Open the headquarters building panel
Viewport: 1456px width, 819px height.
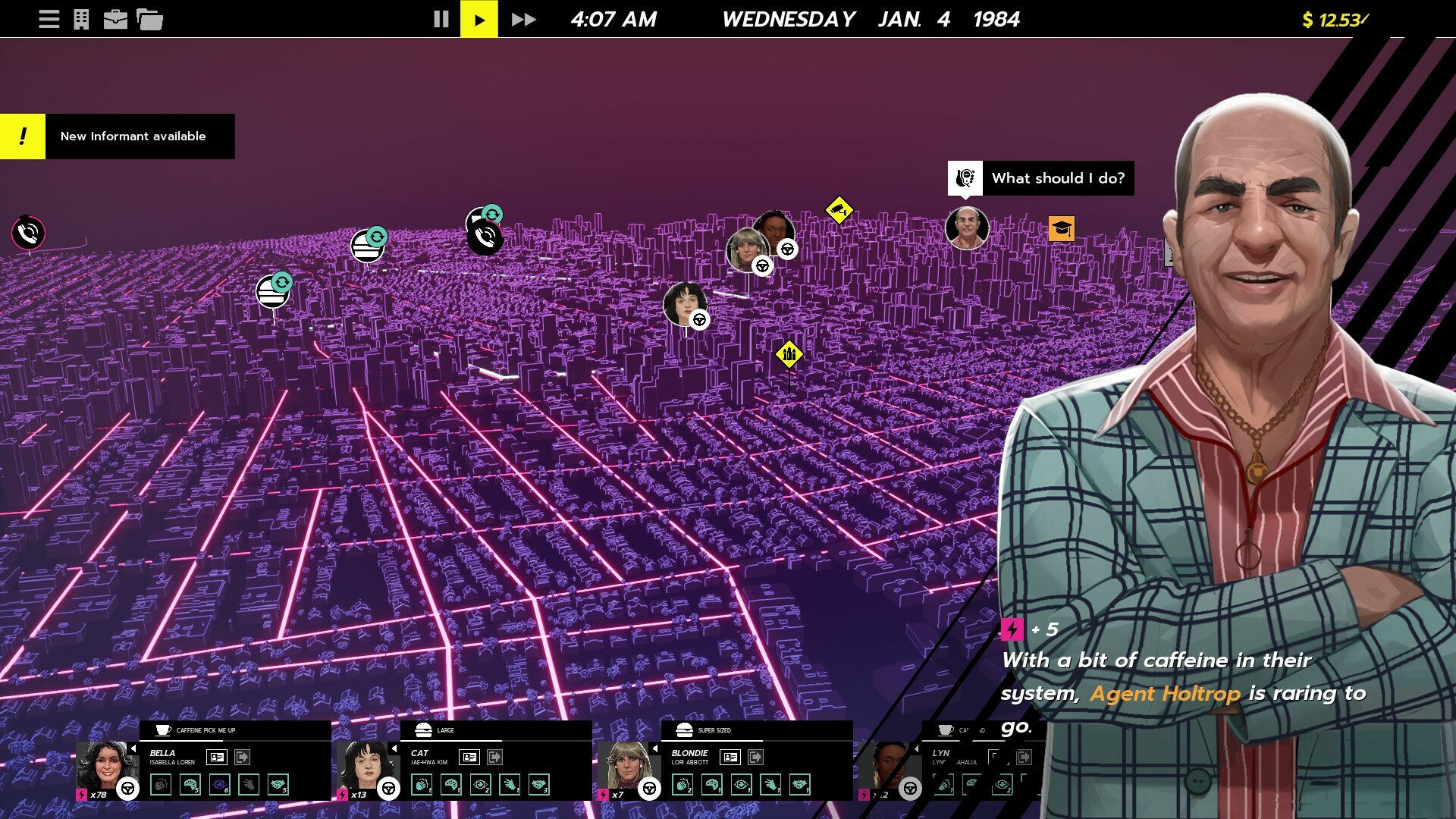pyautogui.click(x=80, y=18)
